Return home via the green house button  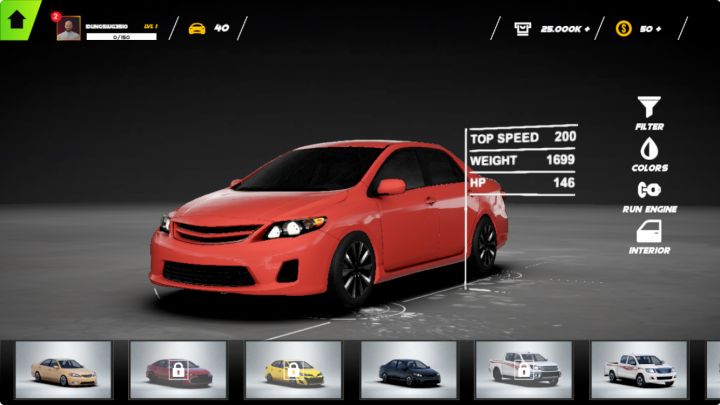pos(16,18)
